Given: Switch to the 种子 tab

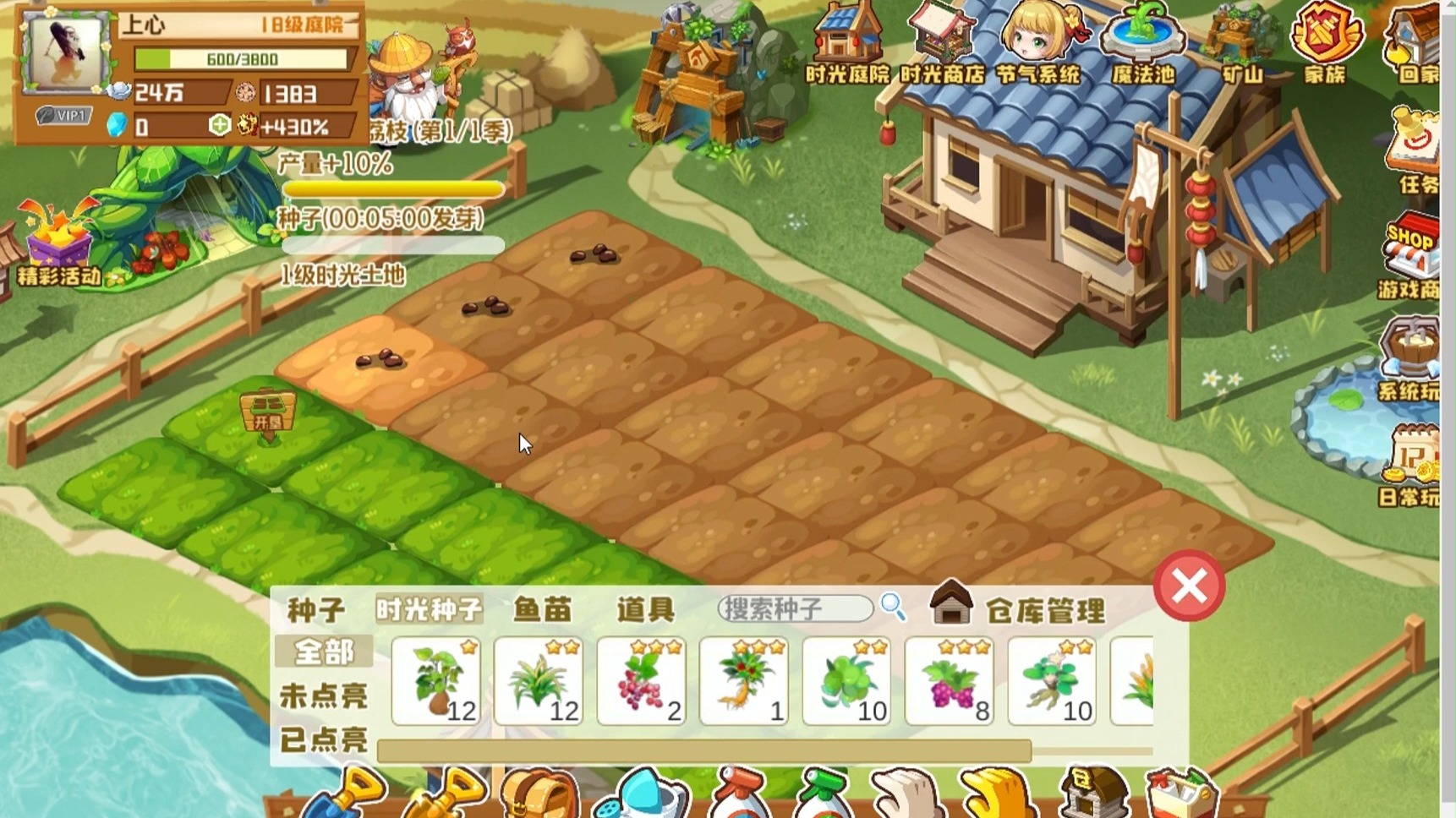Looking at the screenshot, I should click(316, 609).
